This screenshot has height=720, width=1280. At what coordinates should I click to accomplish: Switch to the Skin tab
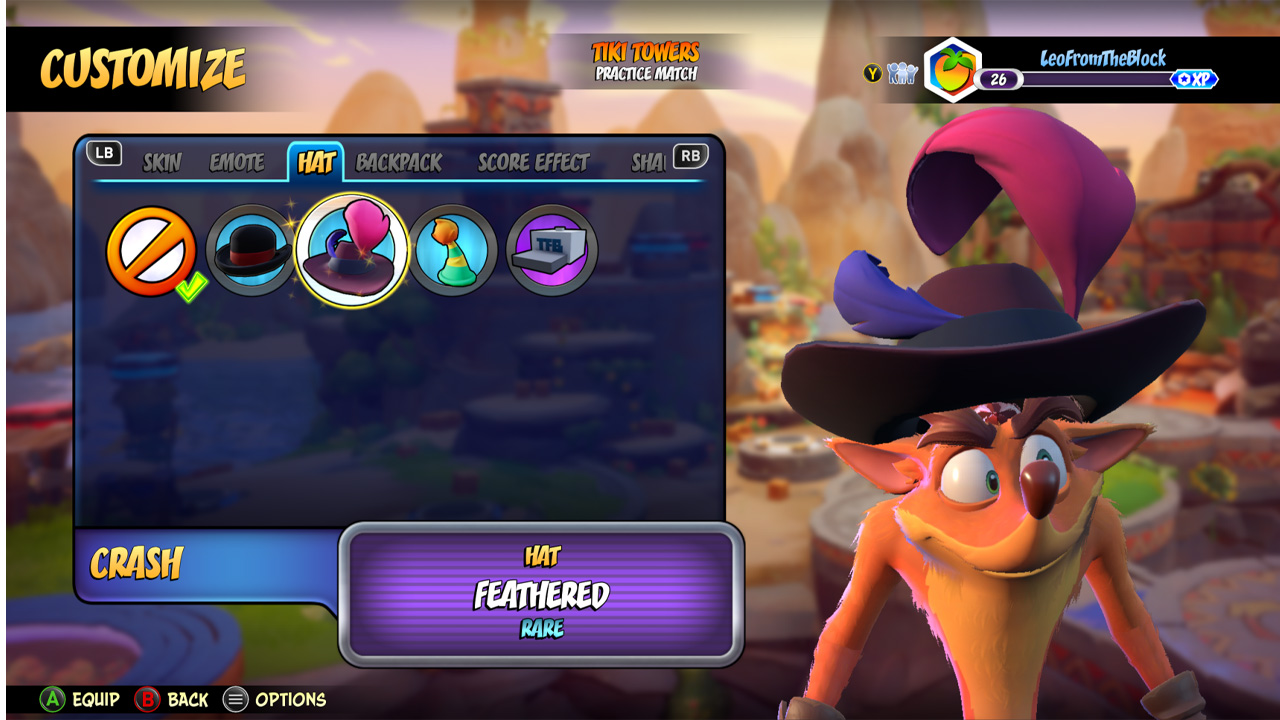pyautogui.click(x=161, y=163)
